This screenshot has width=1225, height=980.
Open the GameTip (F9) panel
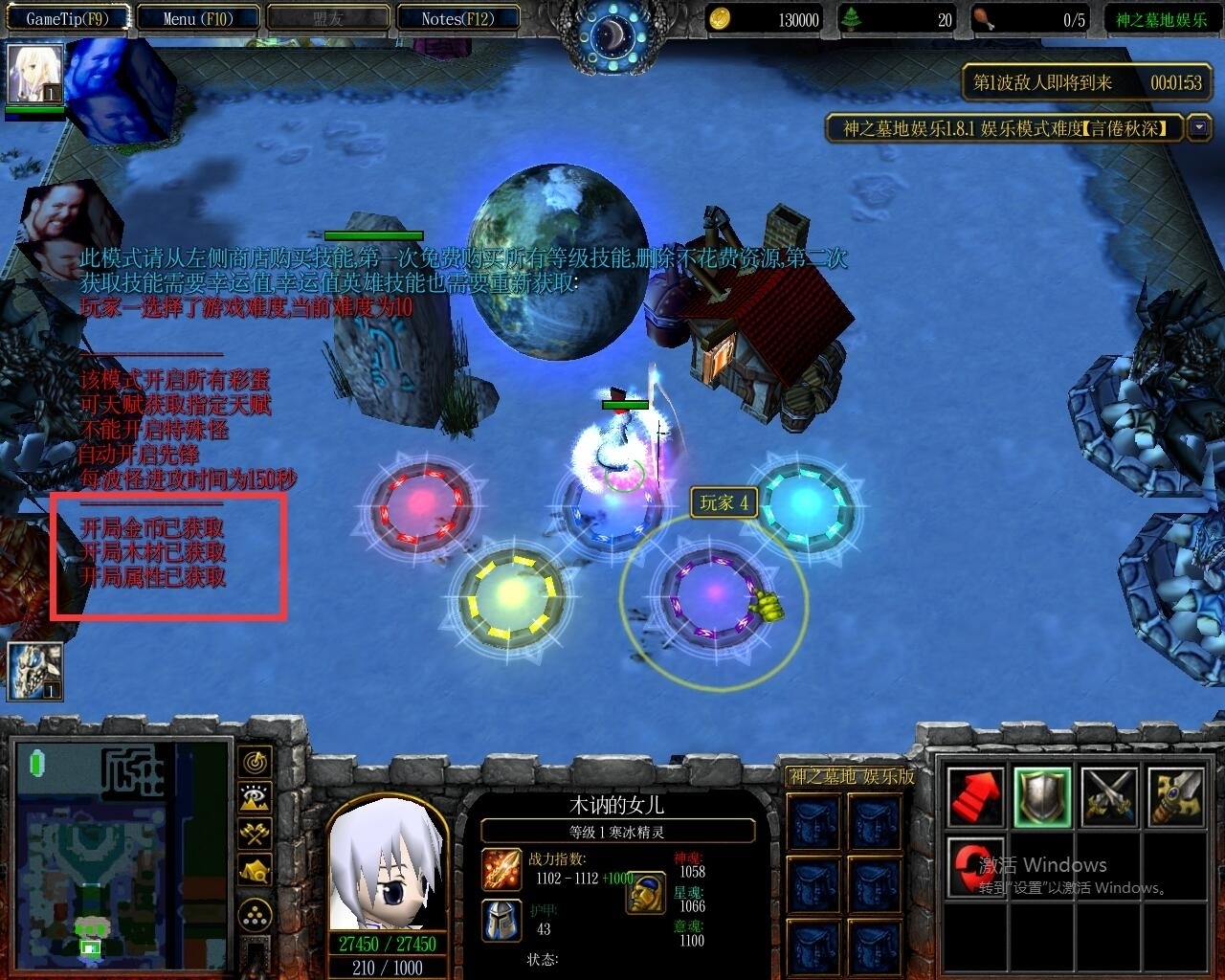tap(66, 18)
